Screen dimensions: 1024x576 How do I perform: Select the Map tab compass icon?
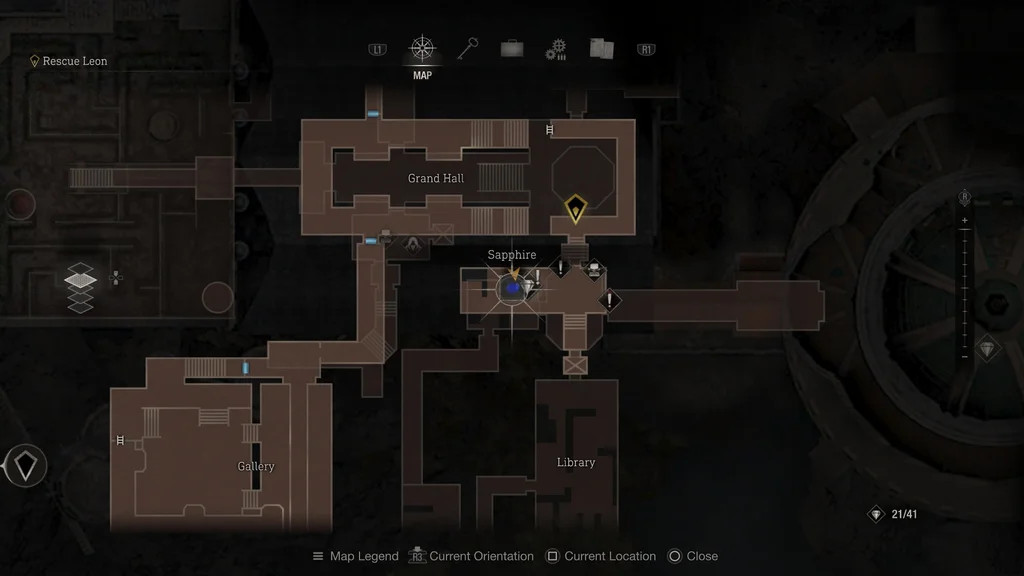pos(422,49)
